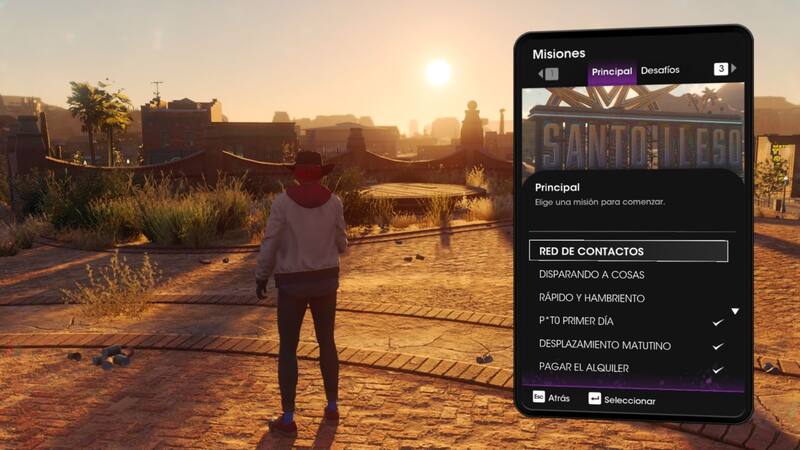Screen dimensions: 800x450
Task: Open the Desplazamiento Matutino mission
Action: pos(604,345)
